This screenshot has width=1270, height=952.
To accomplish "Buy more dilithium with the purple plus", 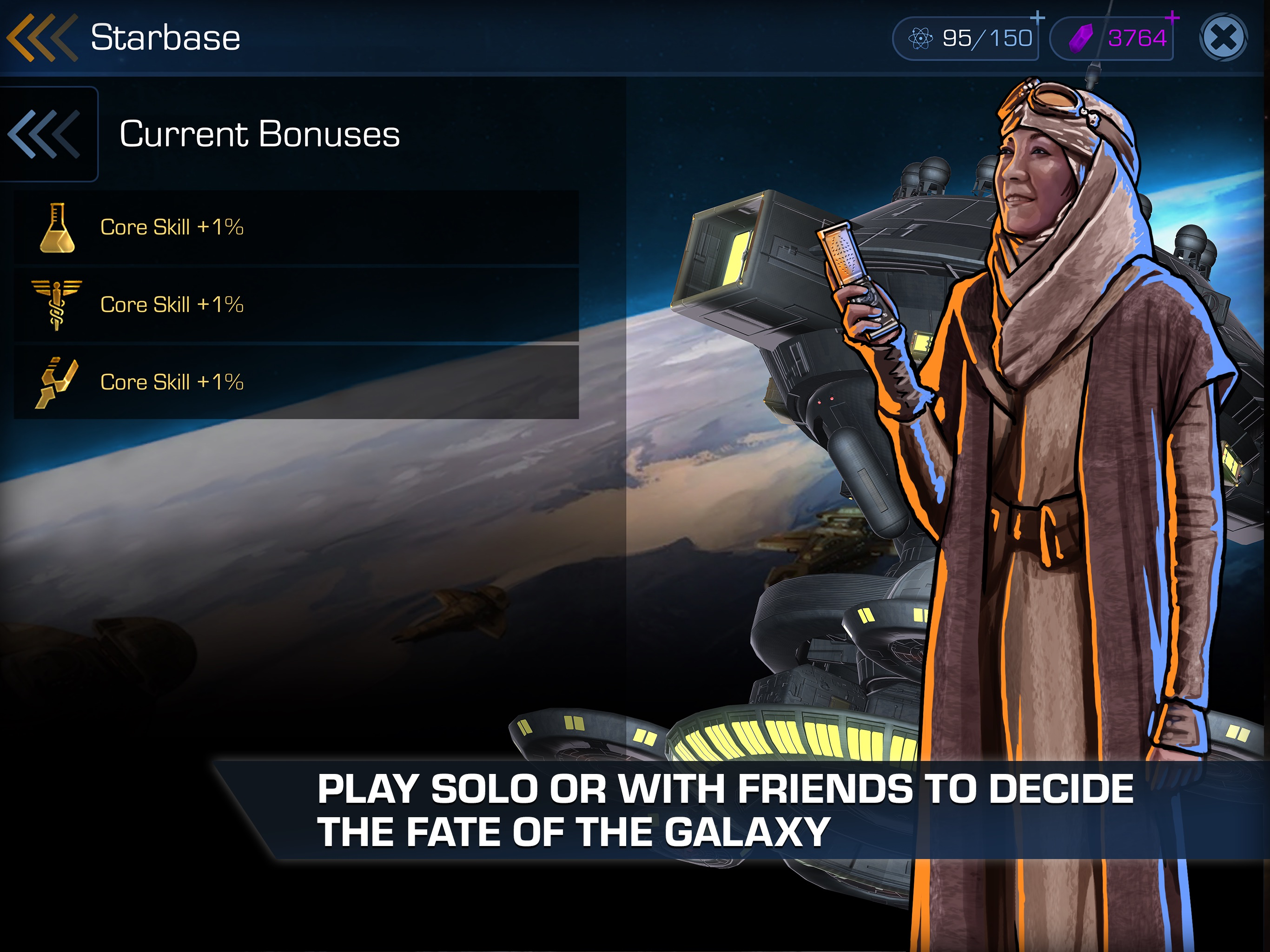I will 1172,19.
